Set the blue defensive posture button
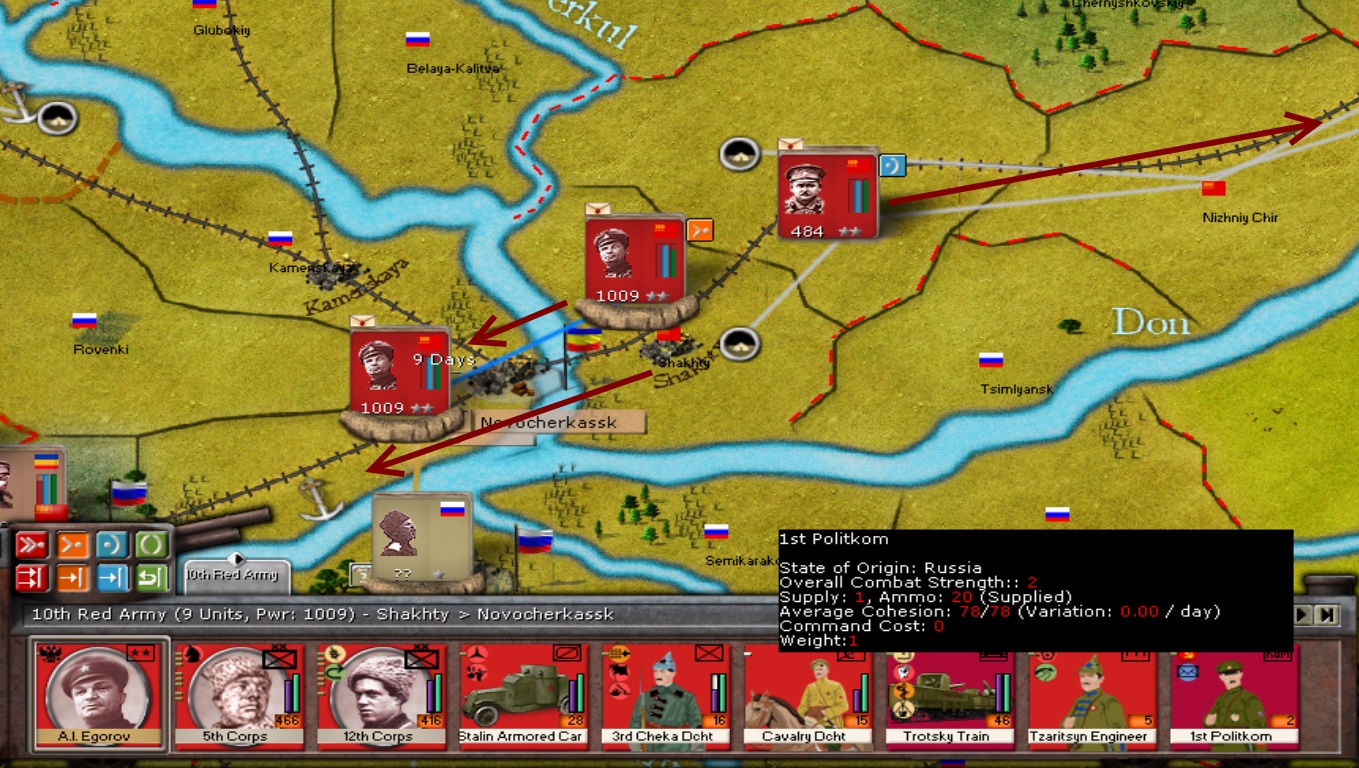This screenshot has width=1359, height=768. [x=112, y=545]
